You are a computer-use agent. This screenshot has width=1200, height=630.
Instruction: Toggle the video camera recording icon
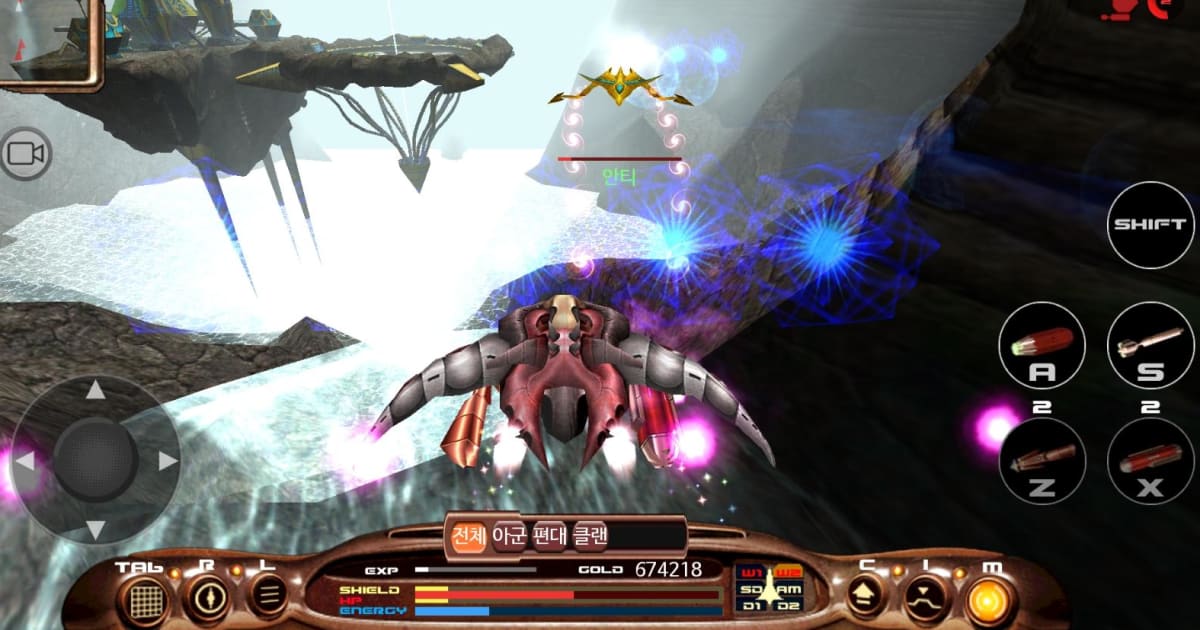click(x=25, y=154)
